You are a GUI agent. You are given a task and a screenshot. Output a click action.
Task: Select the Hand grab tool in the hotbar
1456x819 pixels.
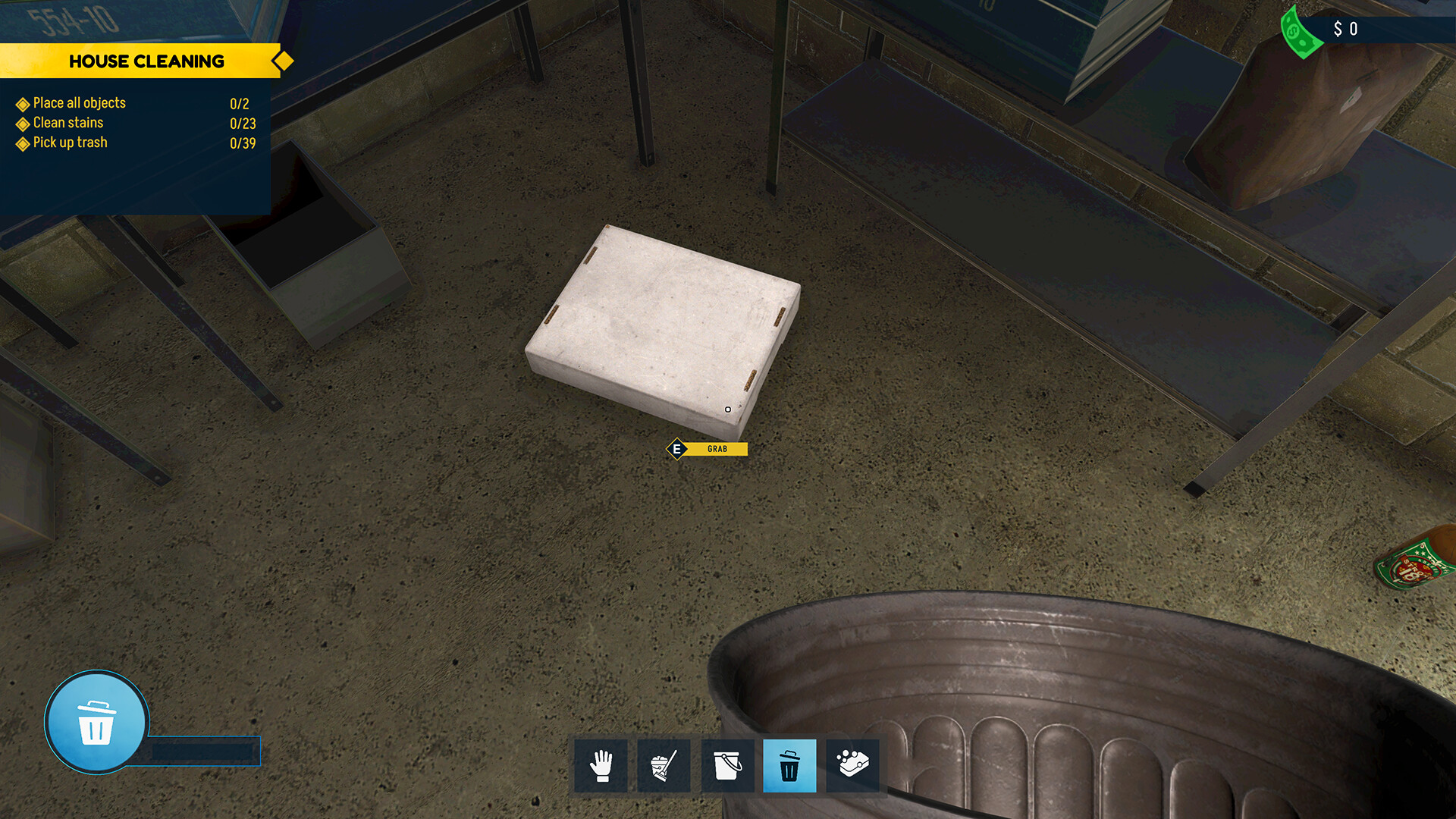coord(601,765)
